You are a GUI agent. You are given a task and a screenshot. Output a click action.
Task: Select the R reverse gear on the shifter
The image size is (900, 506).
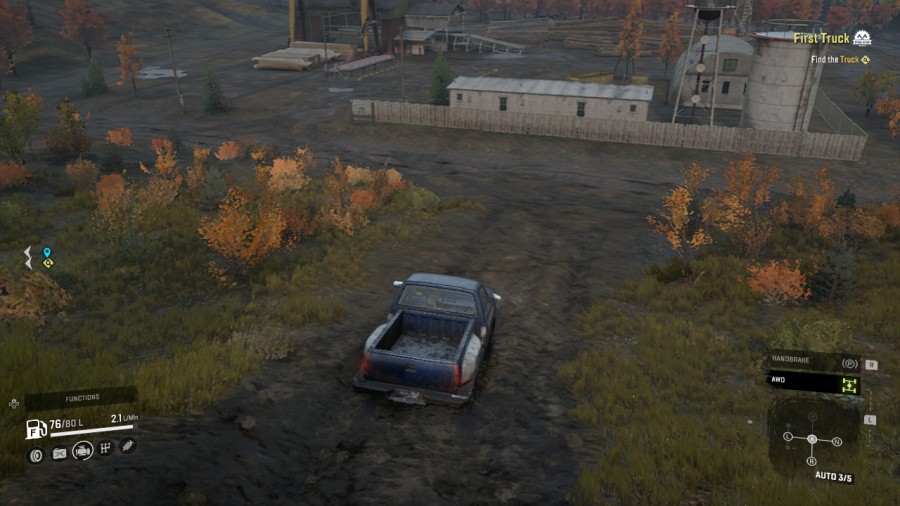click(812, 460)
